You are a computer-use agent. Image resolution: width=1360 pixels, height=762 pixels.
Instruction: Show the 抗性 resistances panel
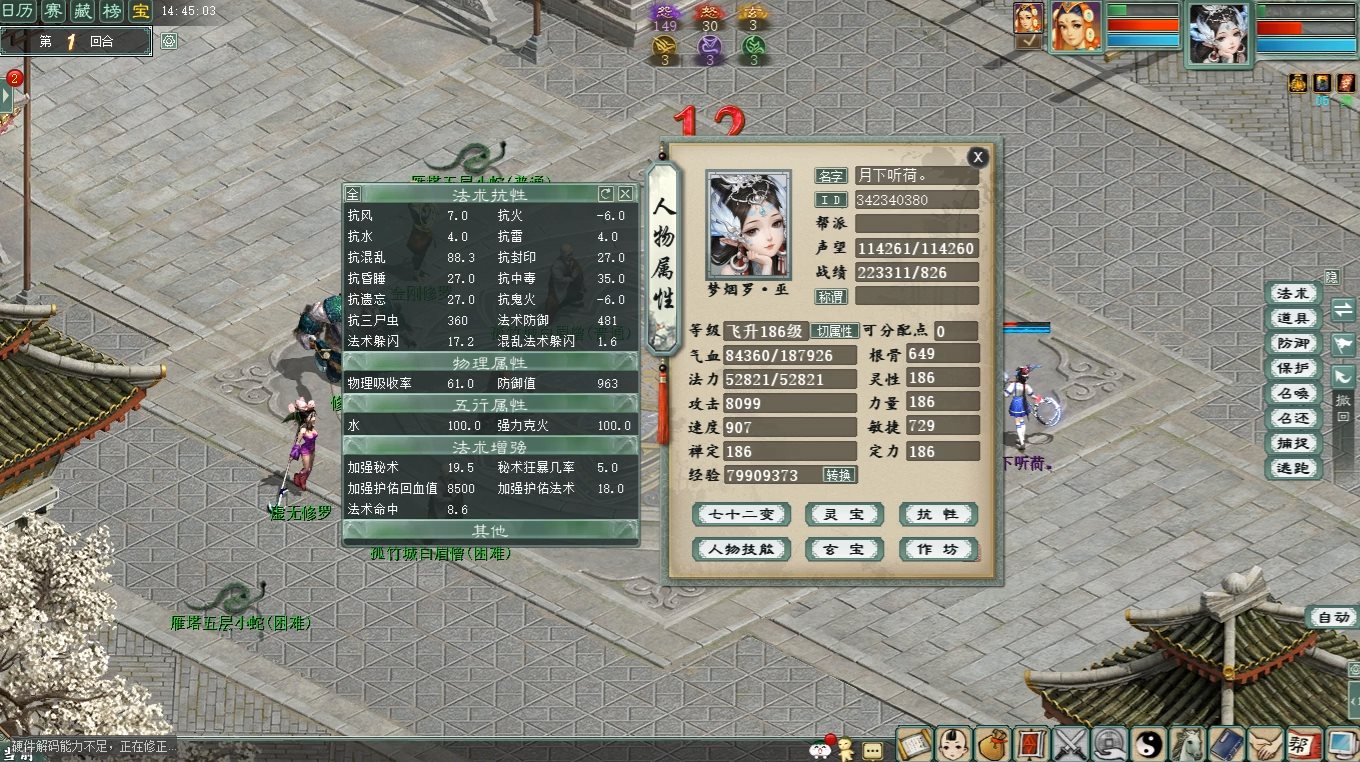click(937, 515)
